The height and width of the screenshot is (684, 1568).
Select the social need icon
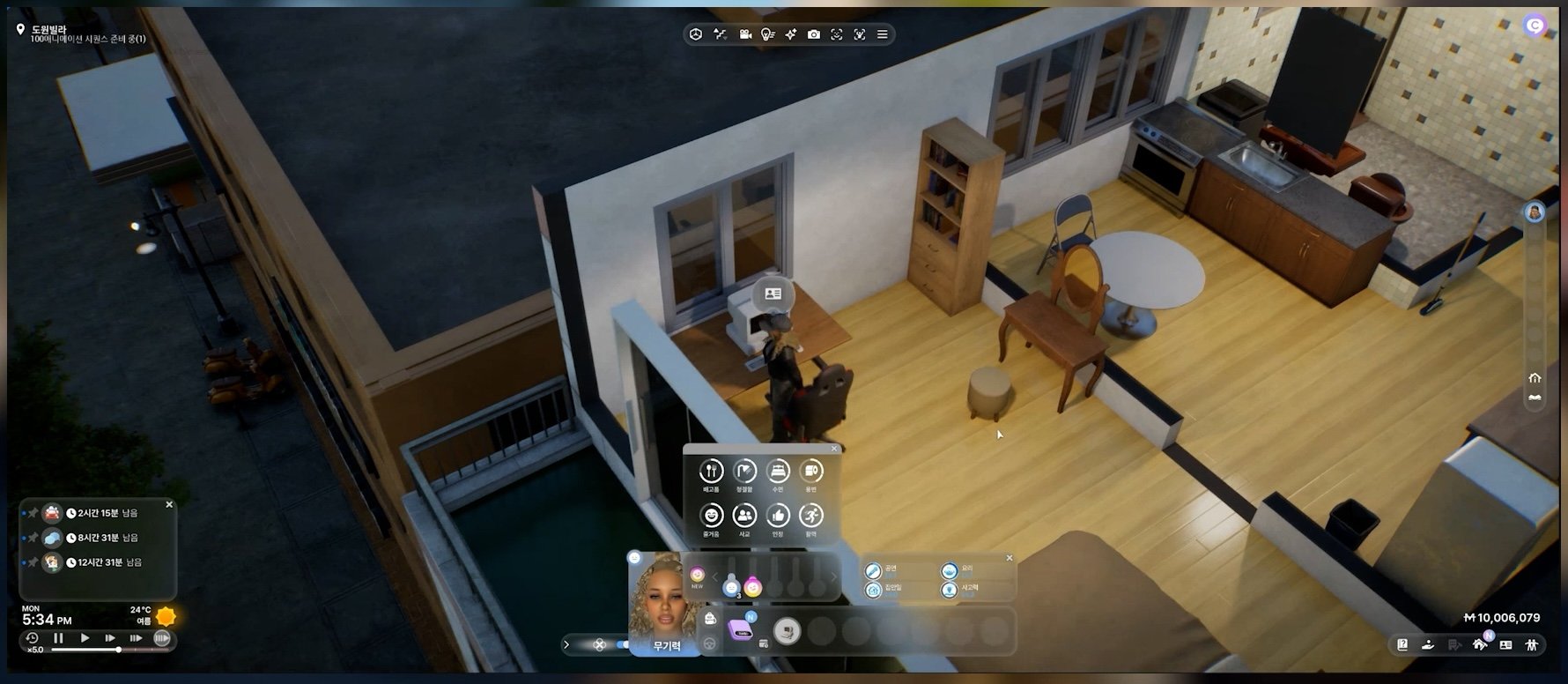click(744, 516)
